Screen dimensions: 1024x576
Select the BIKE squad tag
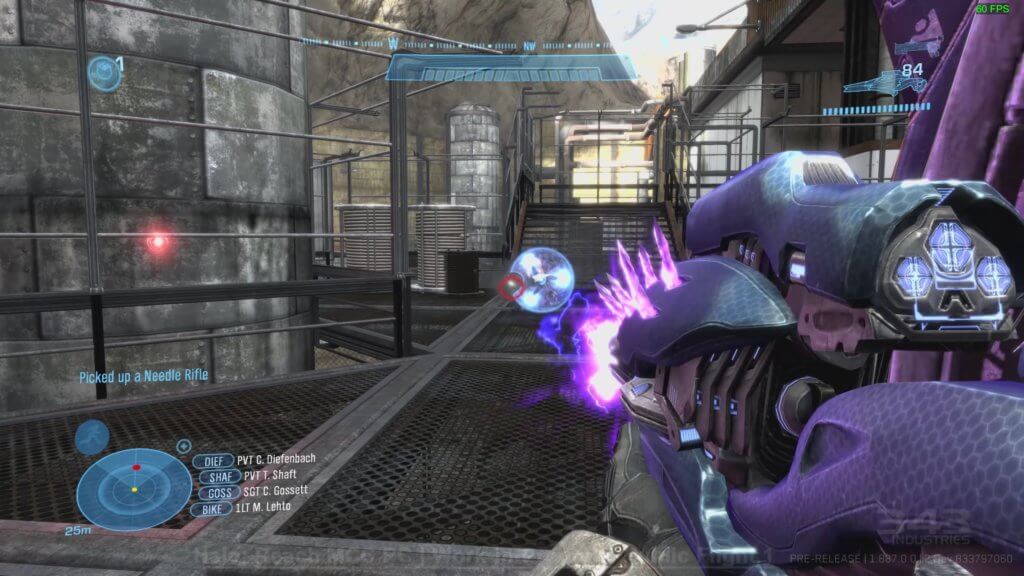213,508
